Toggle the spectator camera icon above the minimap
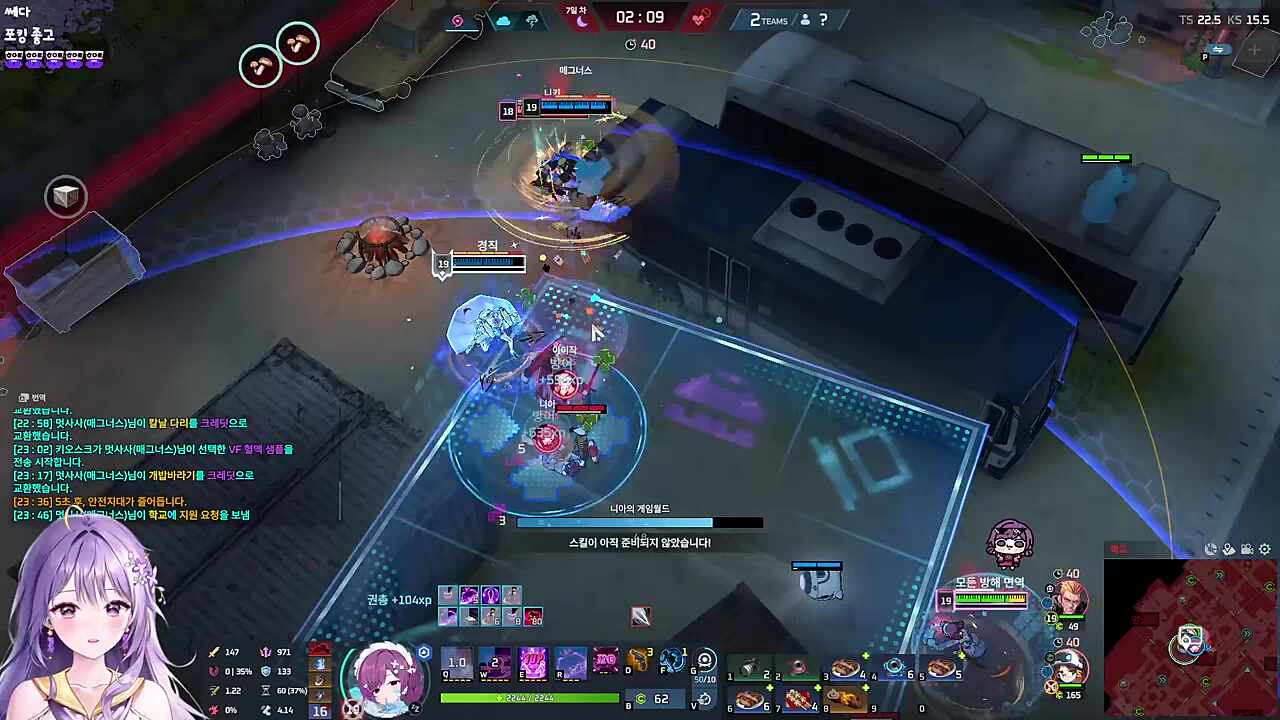 1247,549
